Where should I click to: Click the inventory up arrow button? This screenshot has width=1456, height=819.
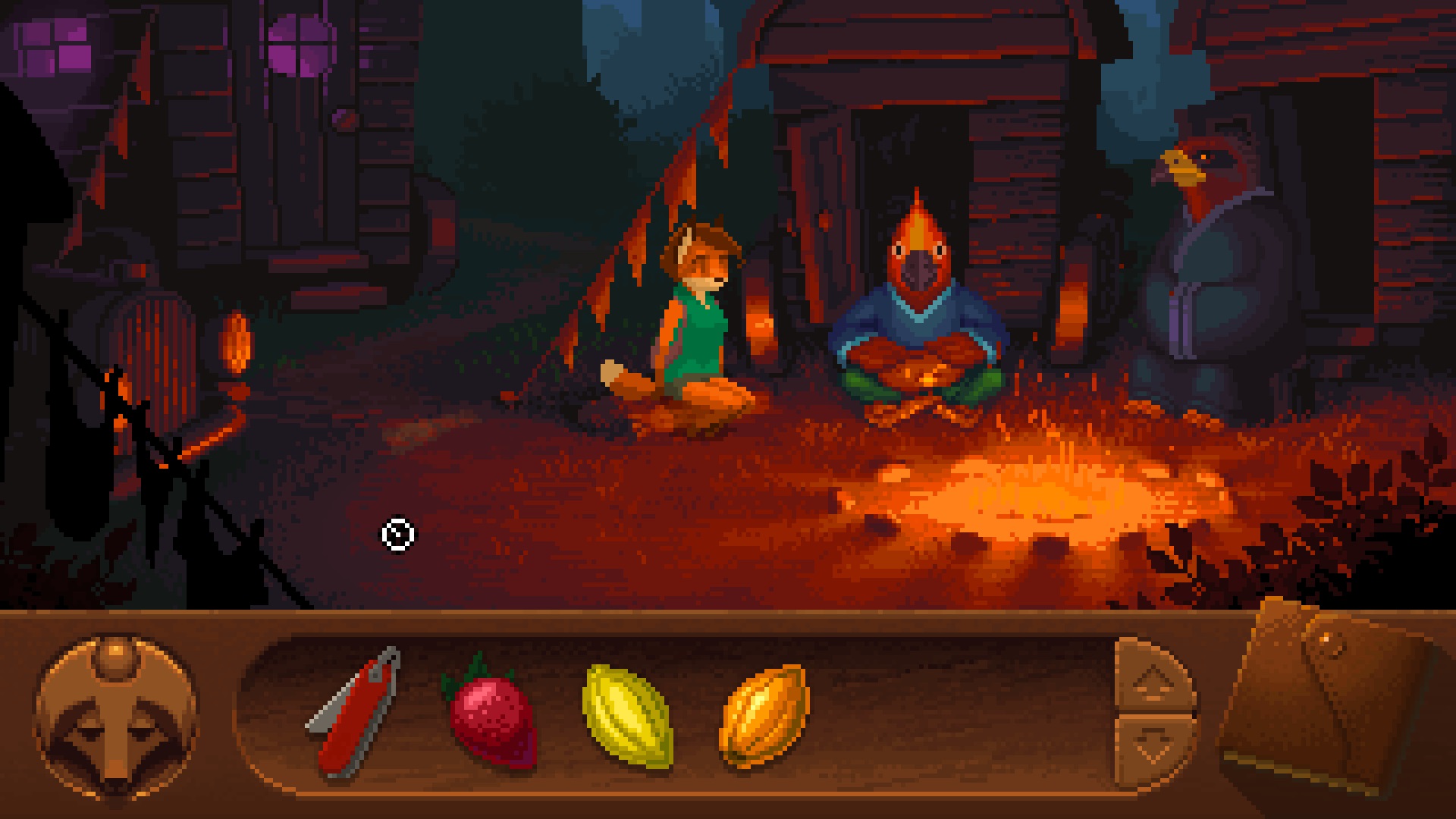[x=1153, y=677]
